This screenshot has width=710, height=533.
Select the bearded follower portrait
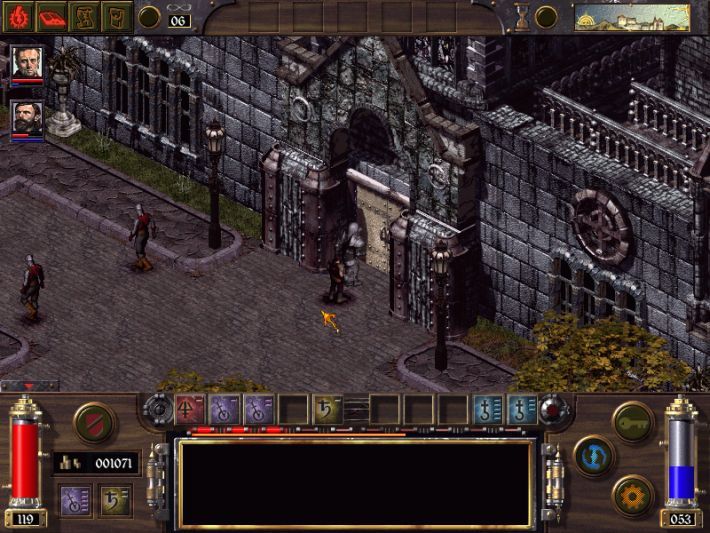(27, 119)
